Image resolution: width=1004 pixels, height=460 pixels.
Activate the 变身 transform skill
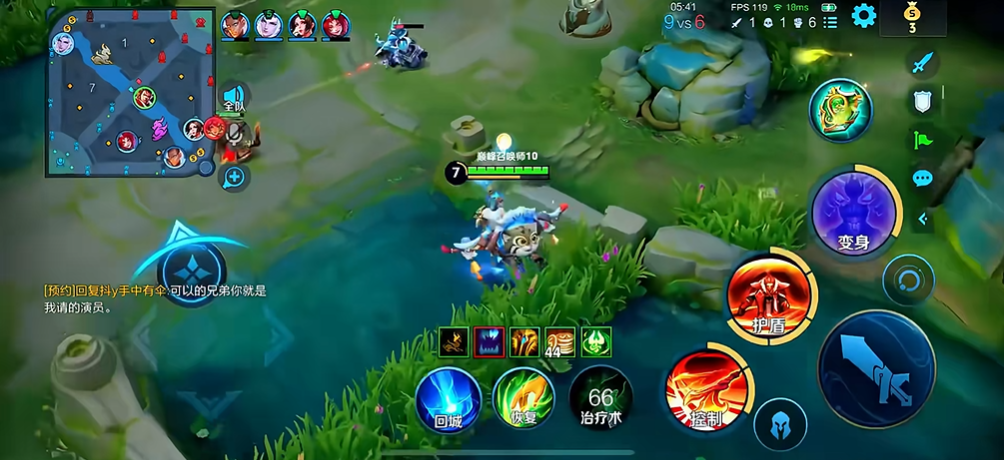click(x=853, y=212)
